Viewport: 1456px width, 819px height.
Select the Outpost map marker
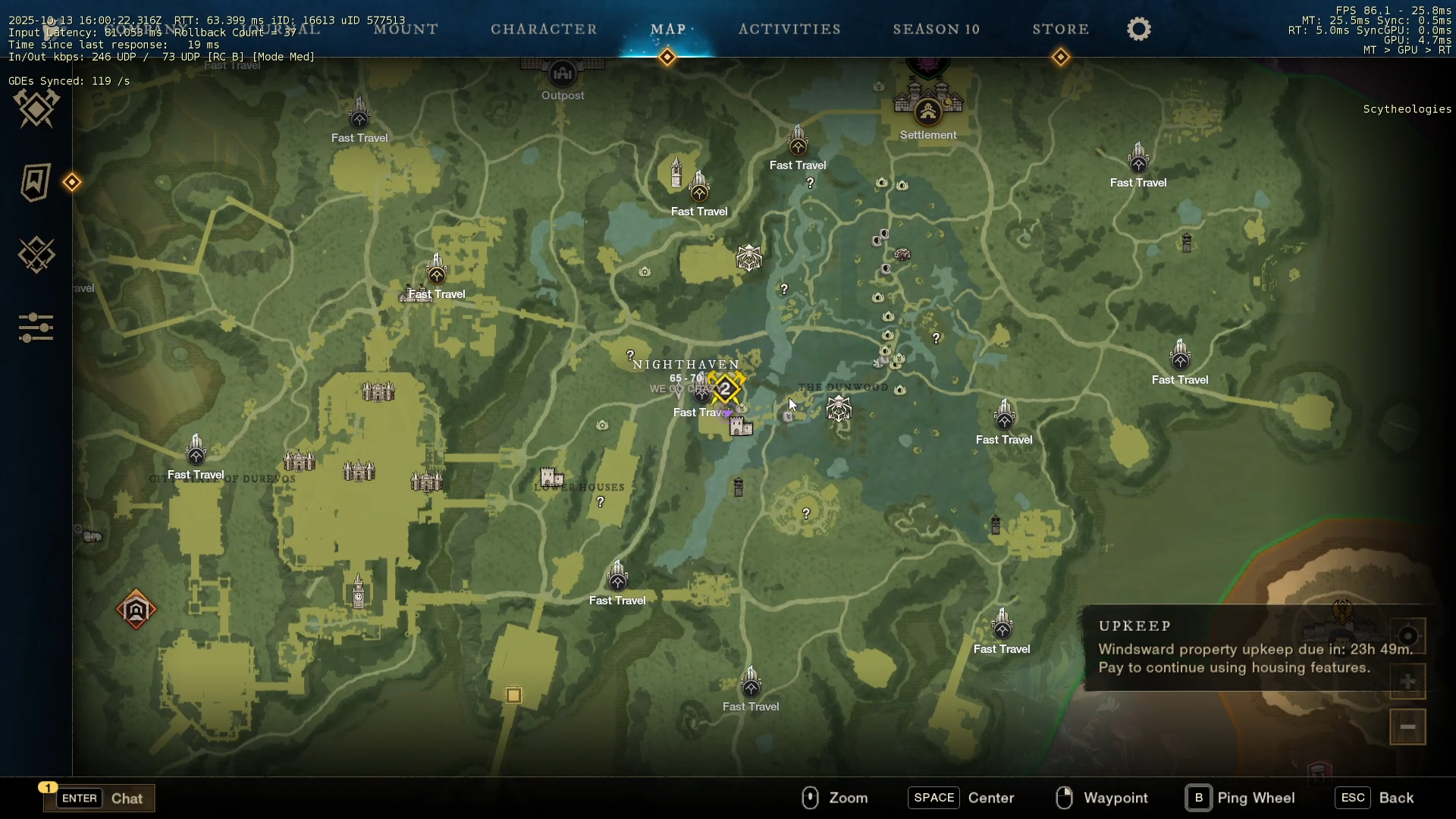point(563,74)
